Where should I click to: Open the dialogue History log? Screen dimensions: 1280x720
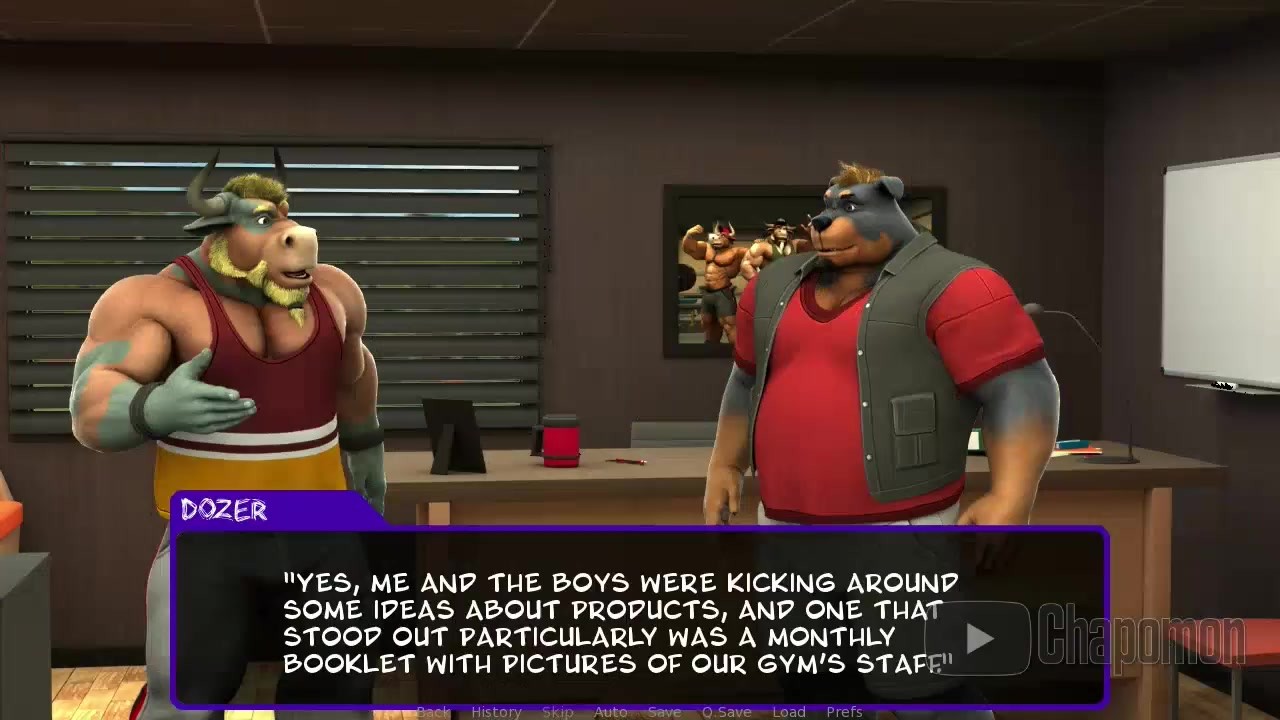pyautogui.click(x=496, y=712)
